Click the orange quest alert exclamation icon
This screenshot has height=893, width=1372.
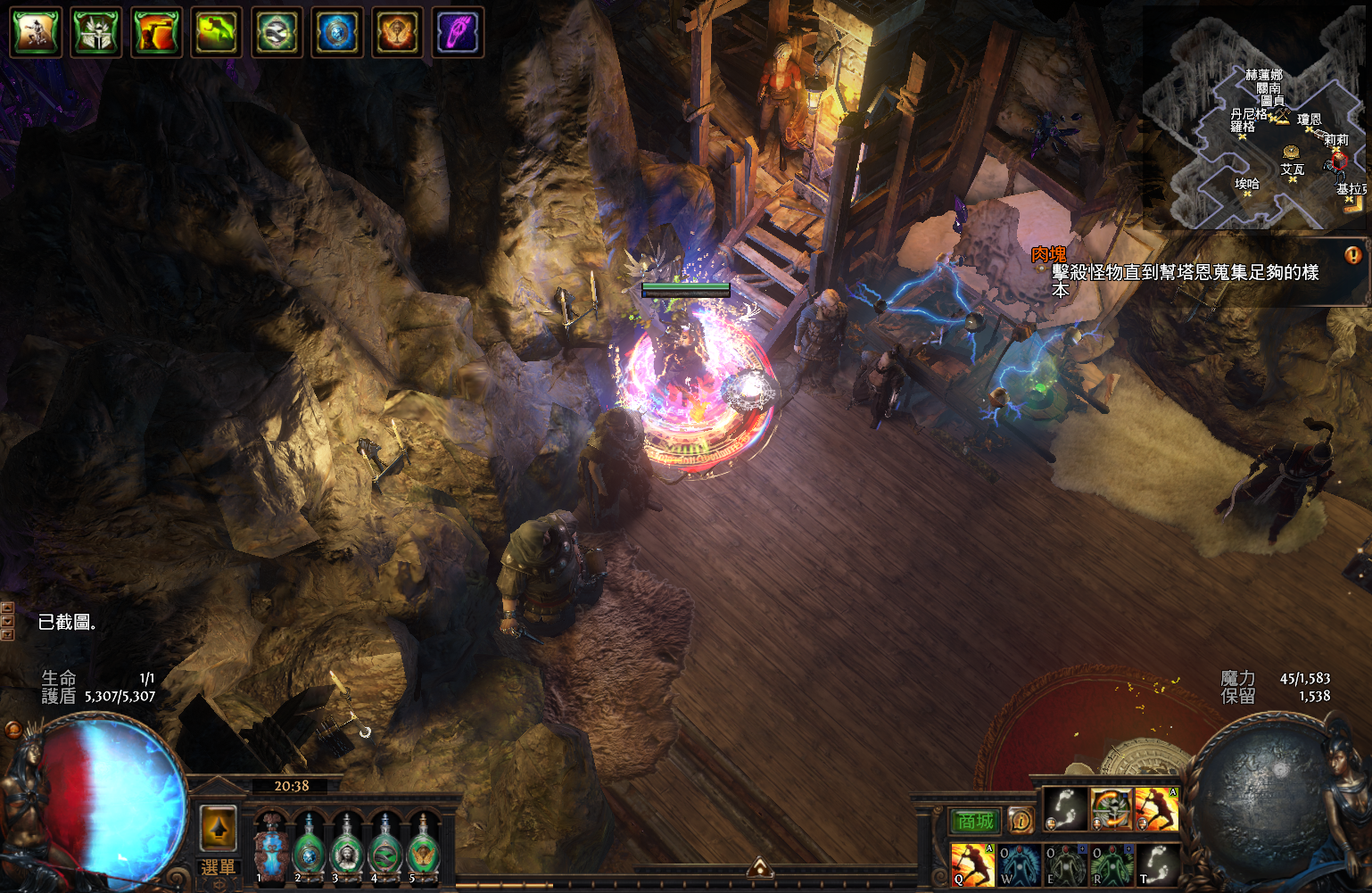pyautogui.click(x=1352, y=255)
